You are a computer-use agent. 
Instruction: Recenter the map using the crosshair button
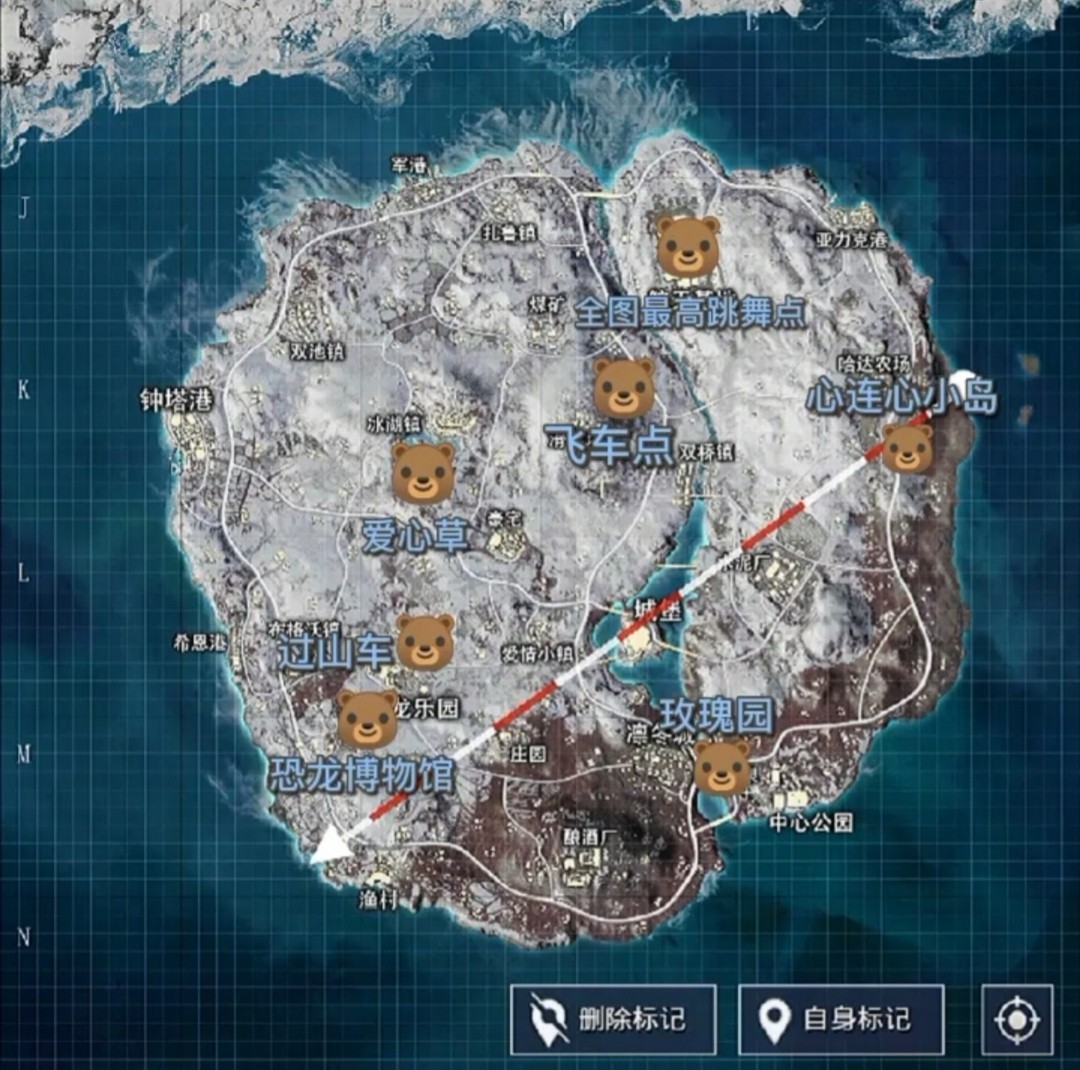[1017, 1019]
